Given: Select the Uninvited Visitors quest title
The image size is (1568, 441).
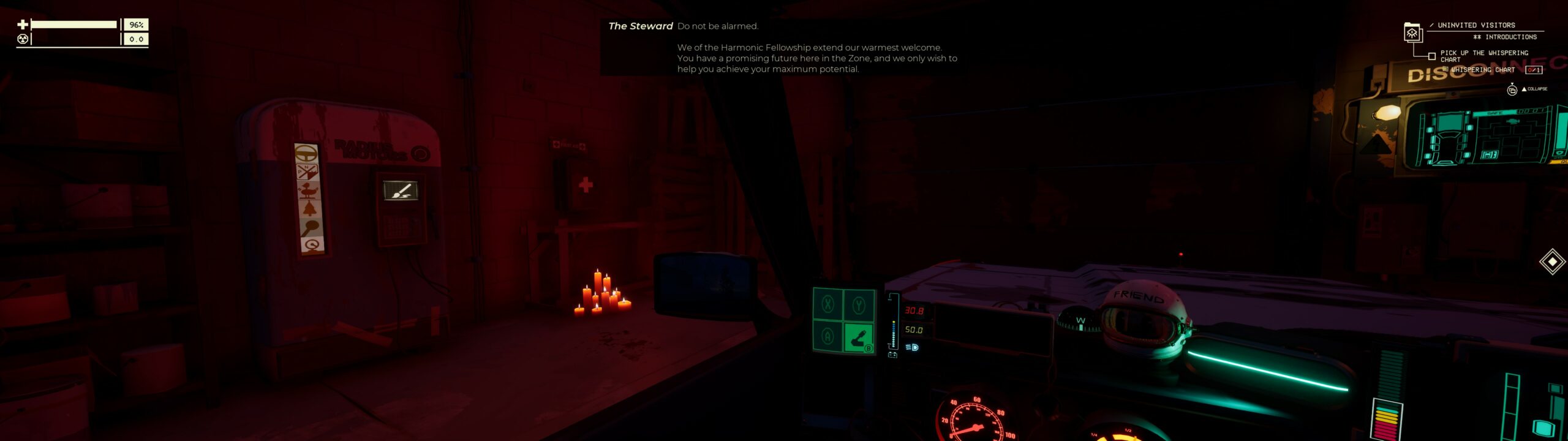Looking at the screenshot, I should (x=1476, y=25).
